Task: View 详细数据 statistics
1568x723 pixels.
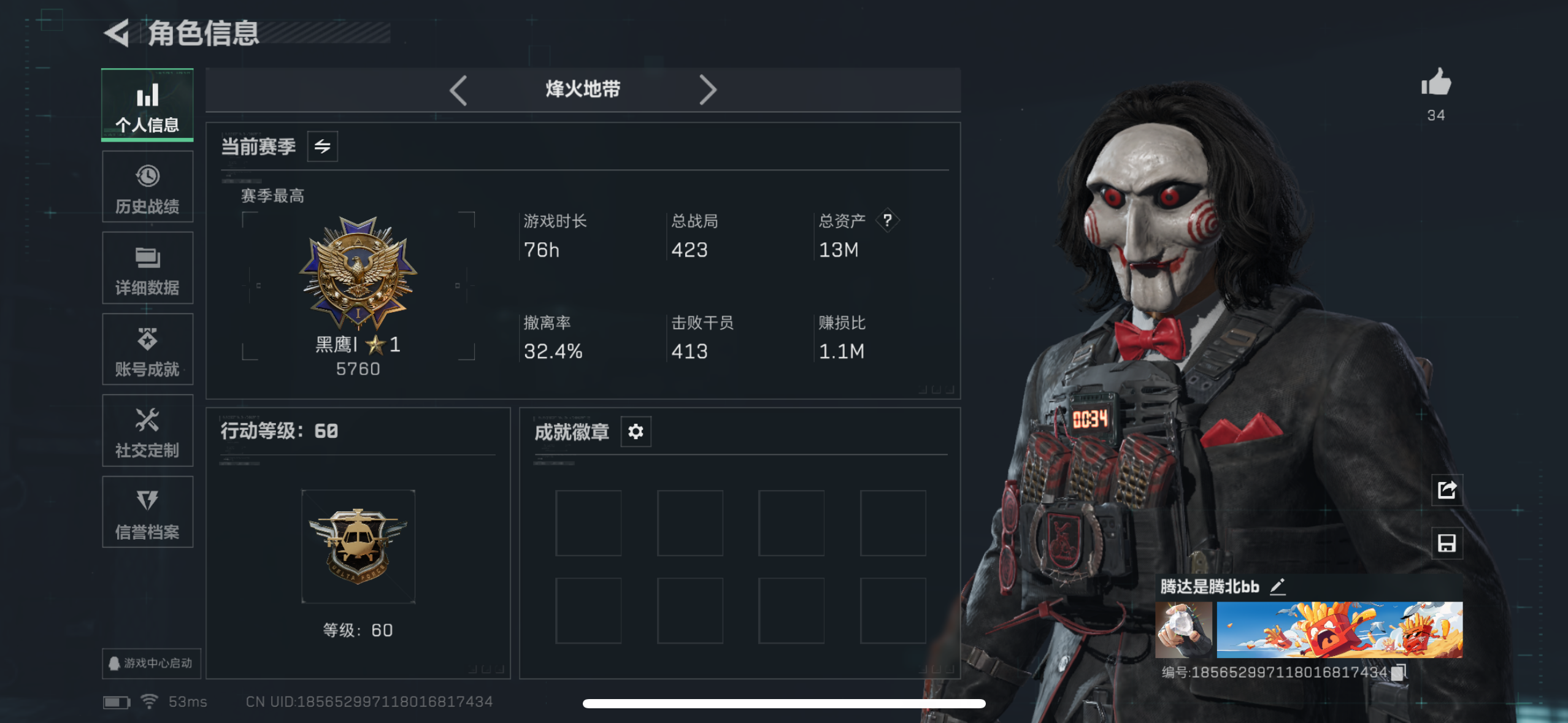Action: (x=147, y=268)
